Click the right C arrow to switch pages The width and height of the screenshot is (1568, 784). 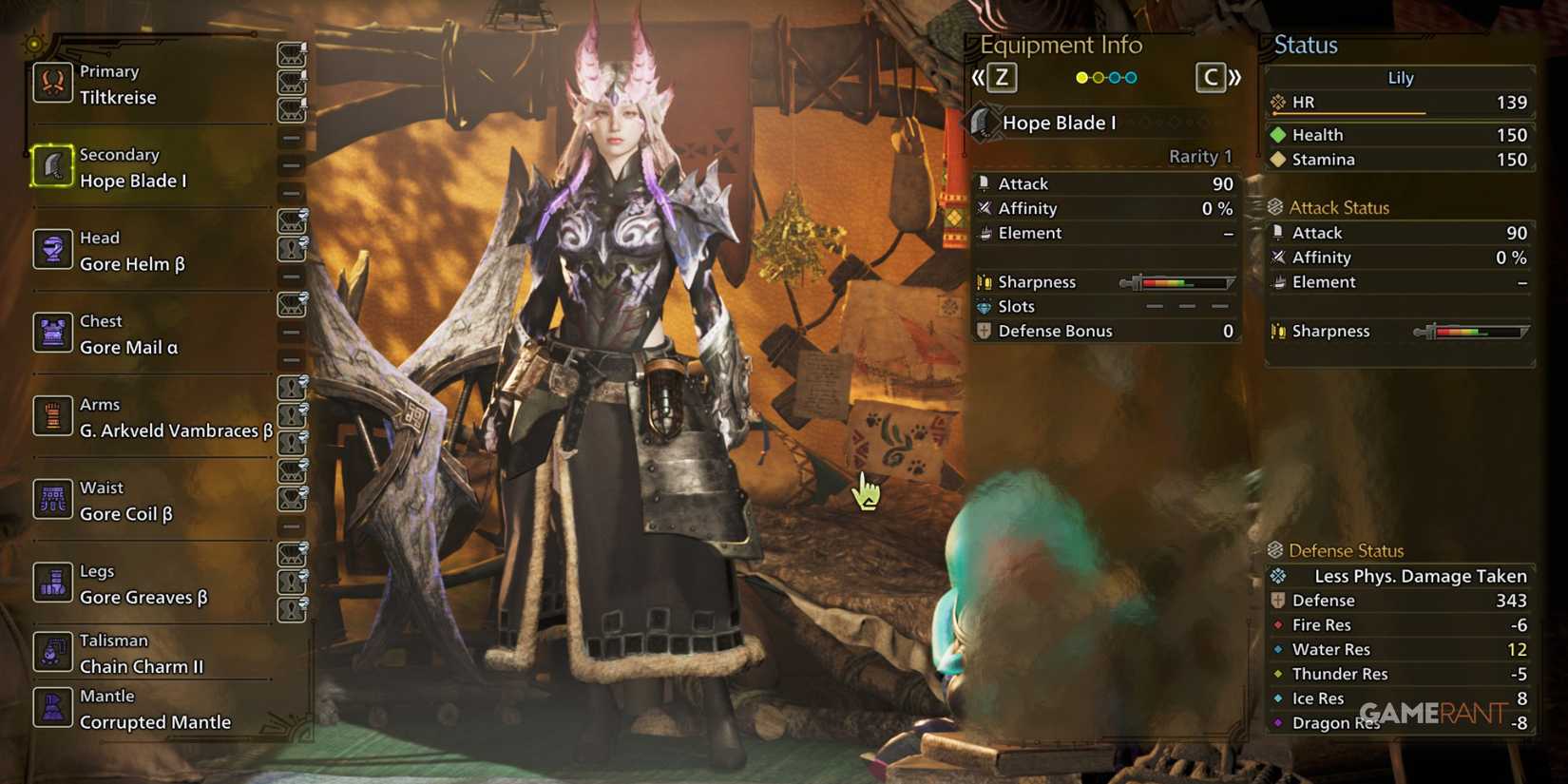coord(1211,77)
